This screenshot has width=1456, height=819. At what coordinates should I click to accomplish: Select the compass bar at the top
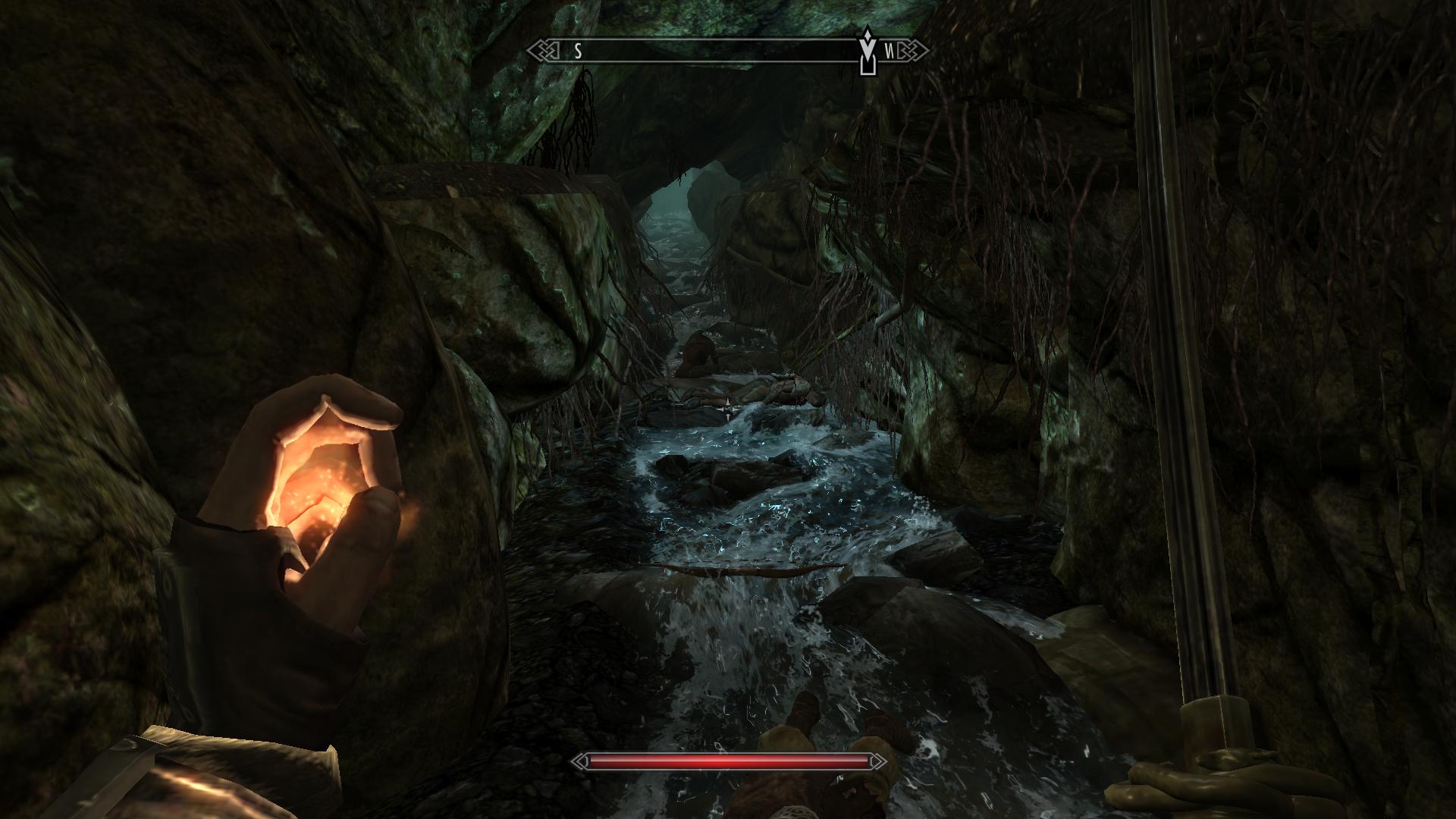[x=713, y=52]
